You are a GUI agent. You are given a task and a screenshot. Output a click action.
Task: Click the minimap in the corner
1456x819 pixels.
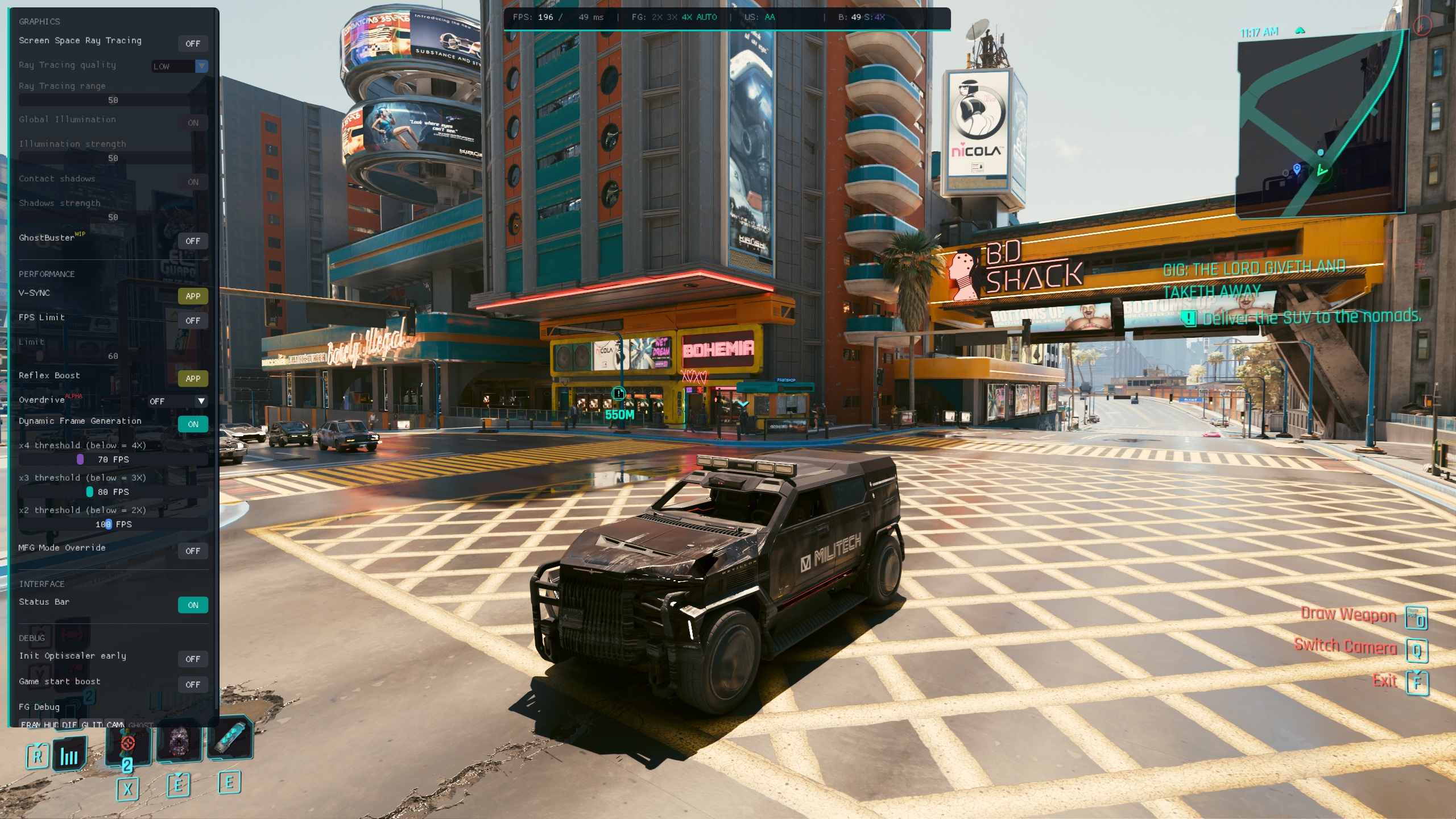click(x=1321, y=125)
